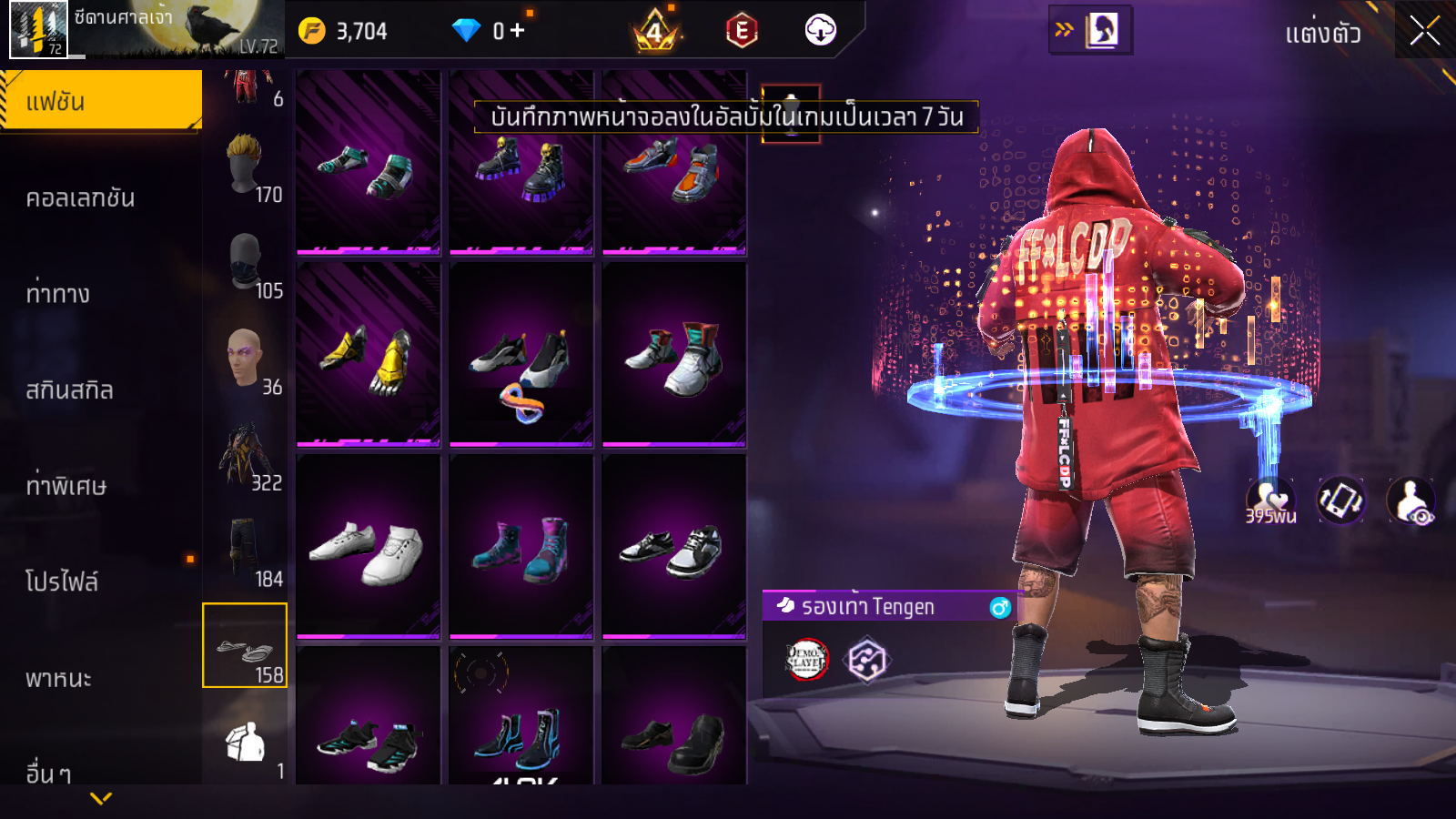This screenshot has width=1456, height=819.
Task: Choose the black and white sneakers
Action: 674,548
